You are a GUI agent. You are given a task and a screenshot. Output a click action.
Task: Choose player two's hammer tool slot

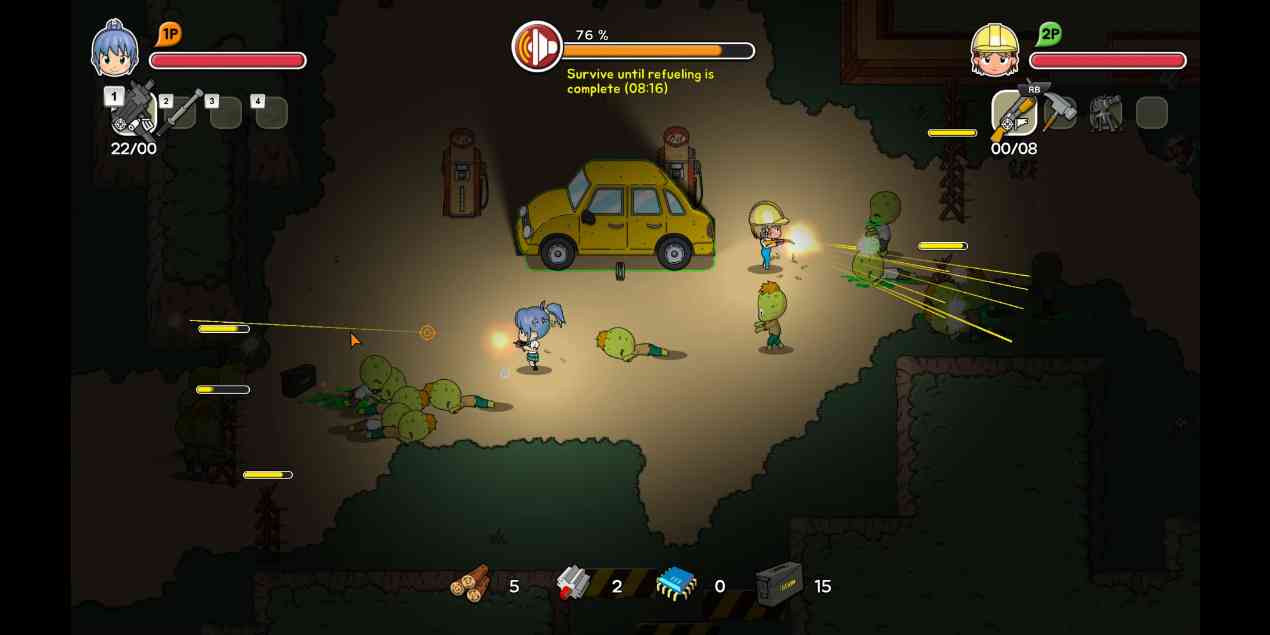(x=1059, y=112)
